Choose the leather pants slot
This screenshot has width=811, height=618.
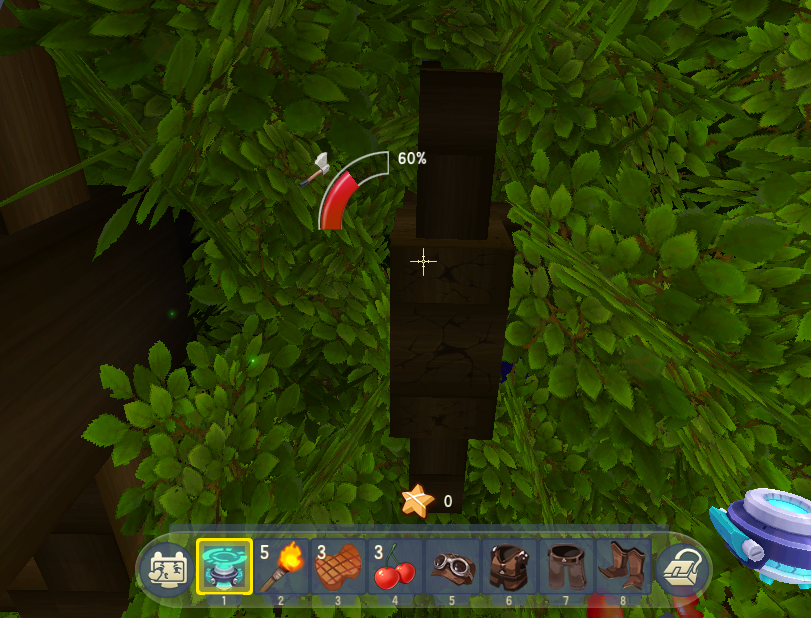(x=566, y=567)
